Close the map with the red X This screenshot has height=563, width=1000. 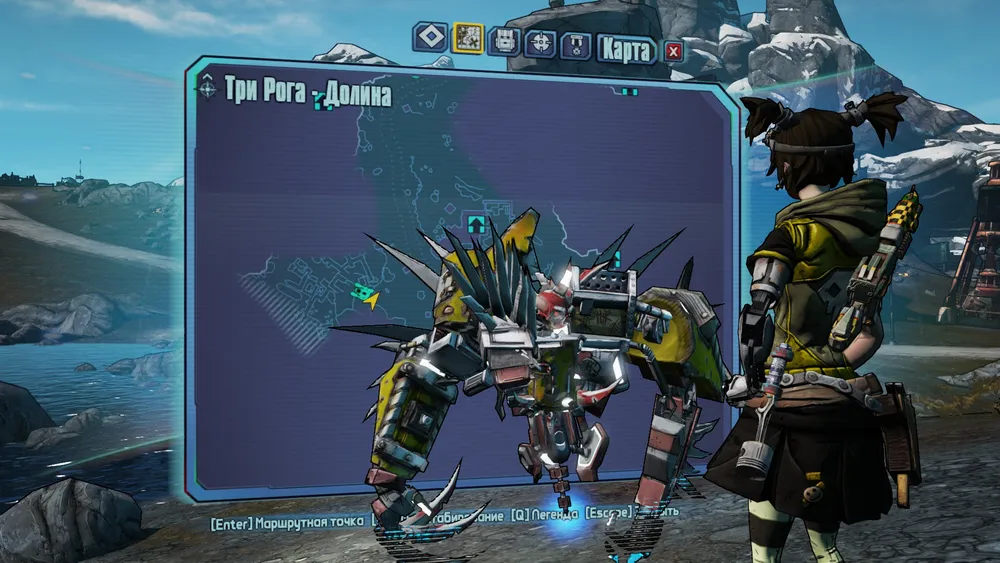pos(673,50)
